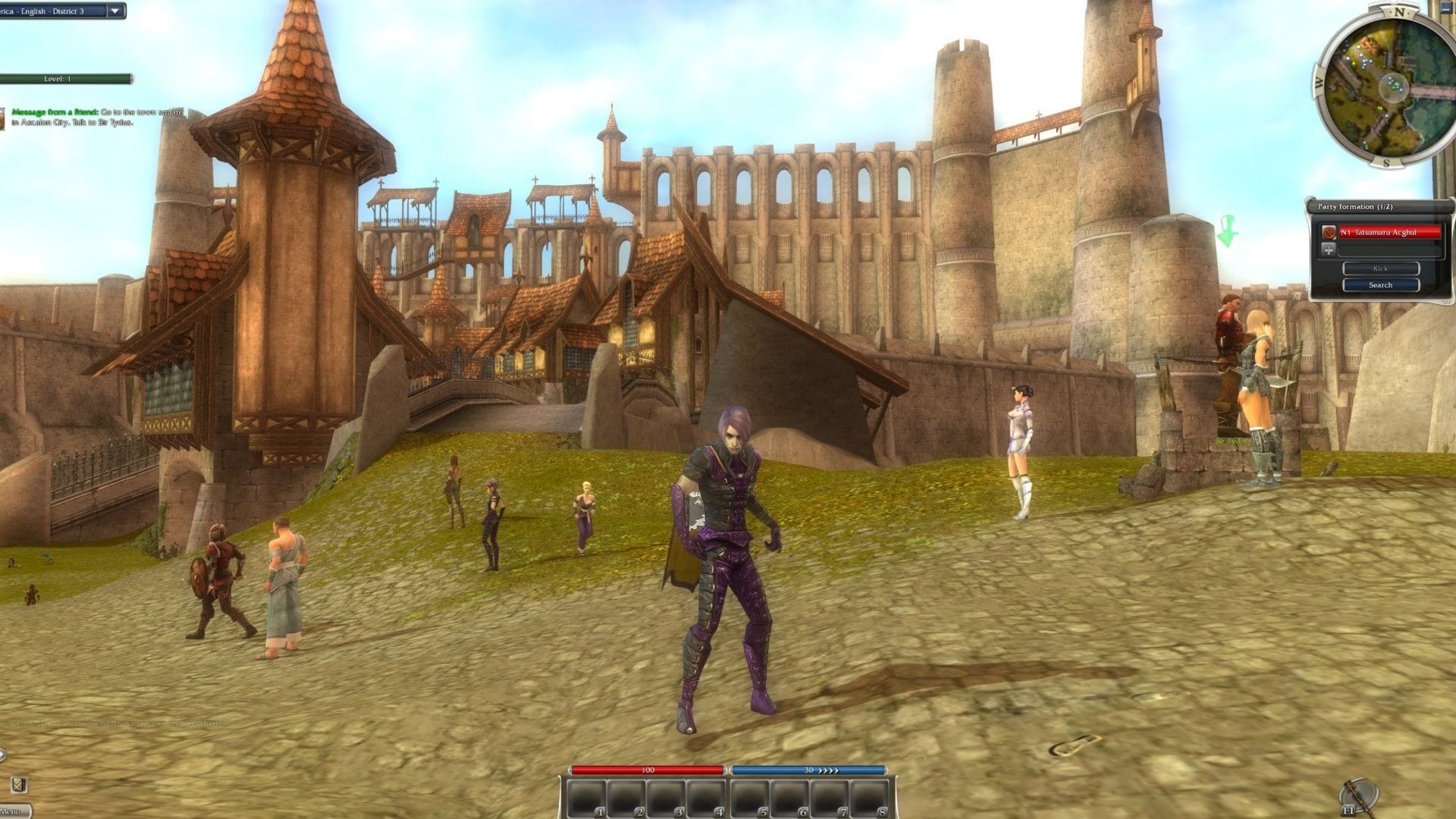Open the District 3 selection dropdown

(53, 11)
